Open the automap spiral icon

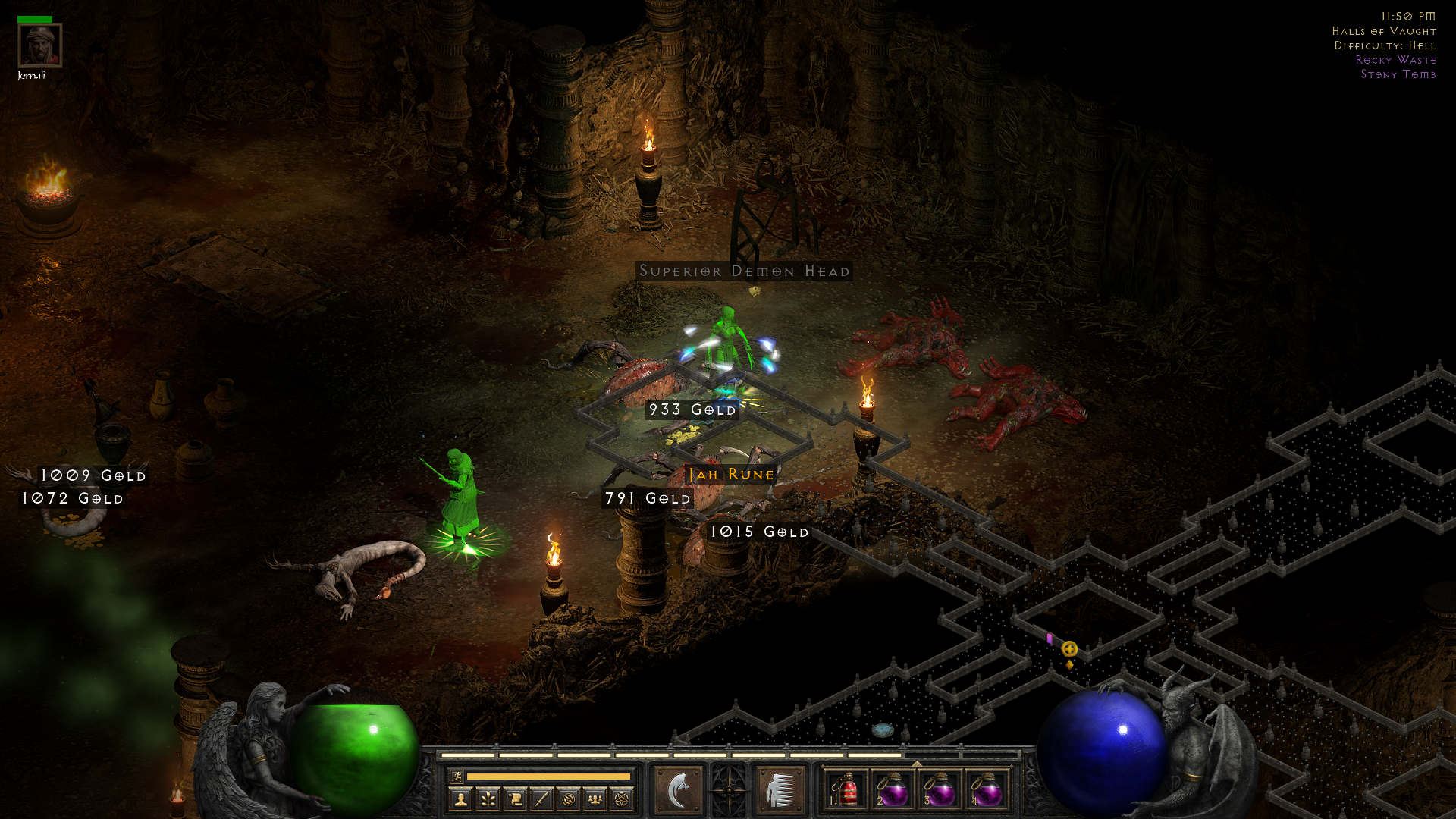coord(570,799)
